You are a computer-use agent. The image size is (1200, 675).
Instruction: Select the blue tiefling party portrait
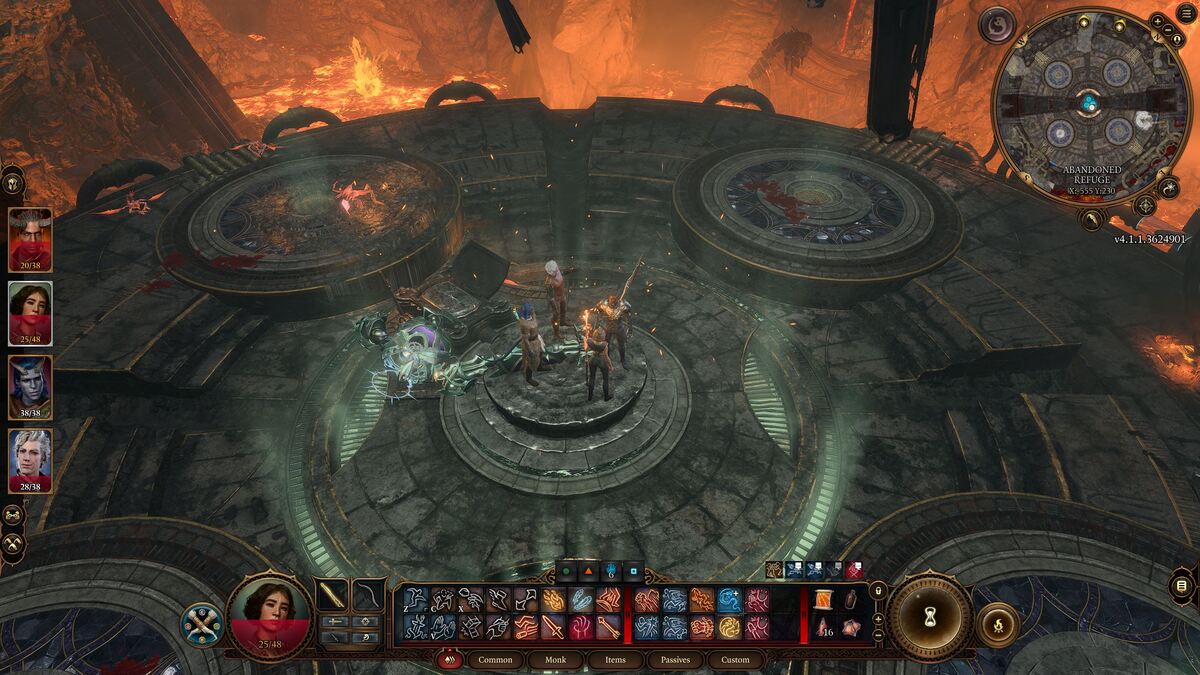pos(29,387)
